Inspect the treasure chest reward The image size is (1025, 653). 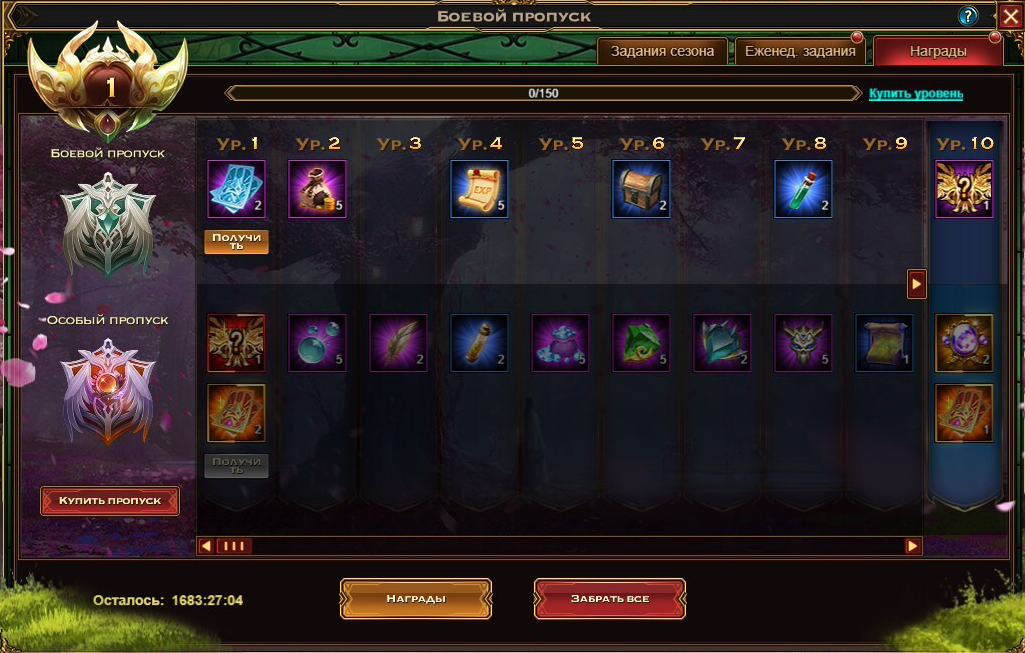coord(641,189)
